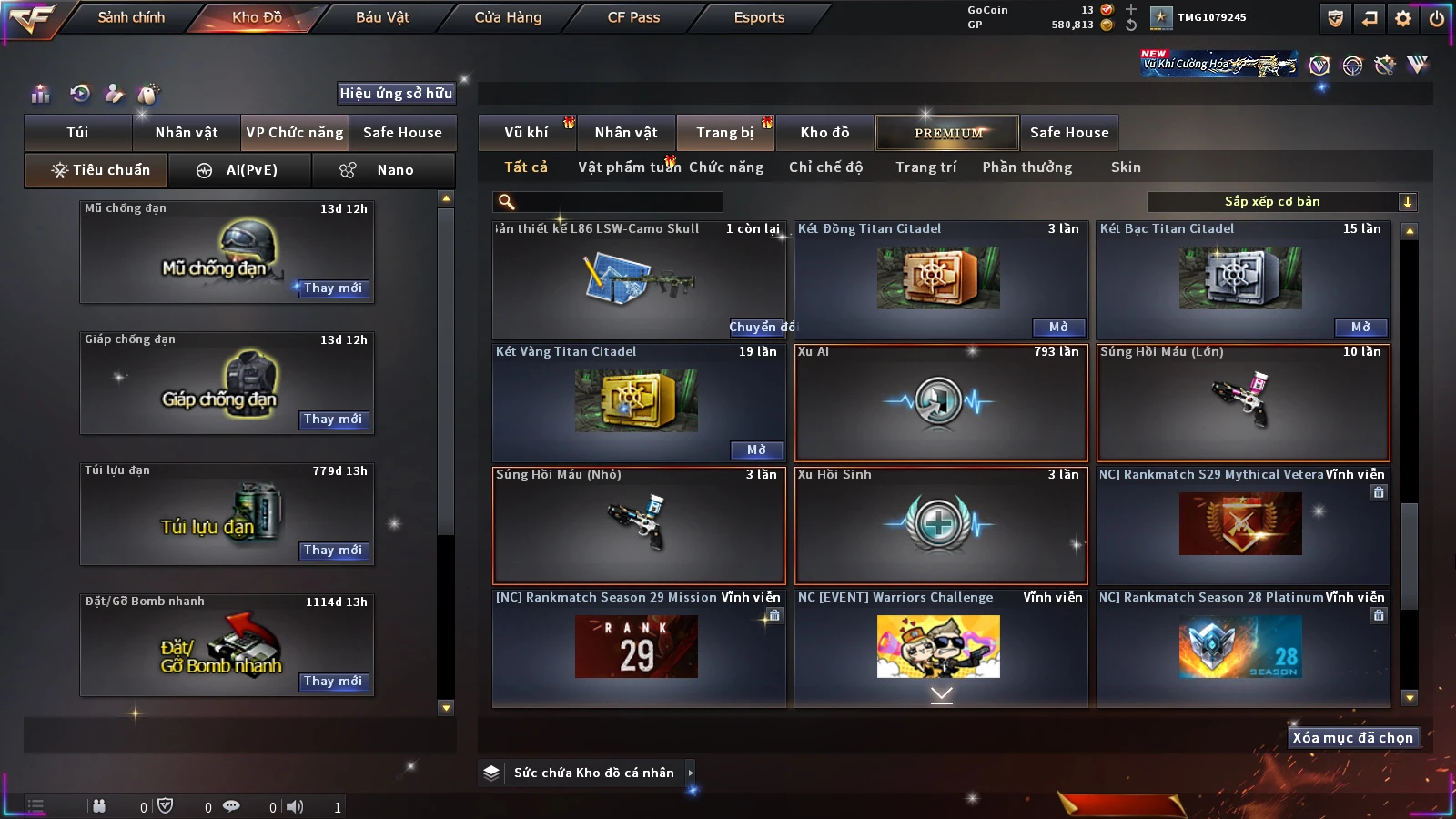
Task: Select the Xu Hồi Sinh item
Action: 941,525
